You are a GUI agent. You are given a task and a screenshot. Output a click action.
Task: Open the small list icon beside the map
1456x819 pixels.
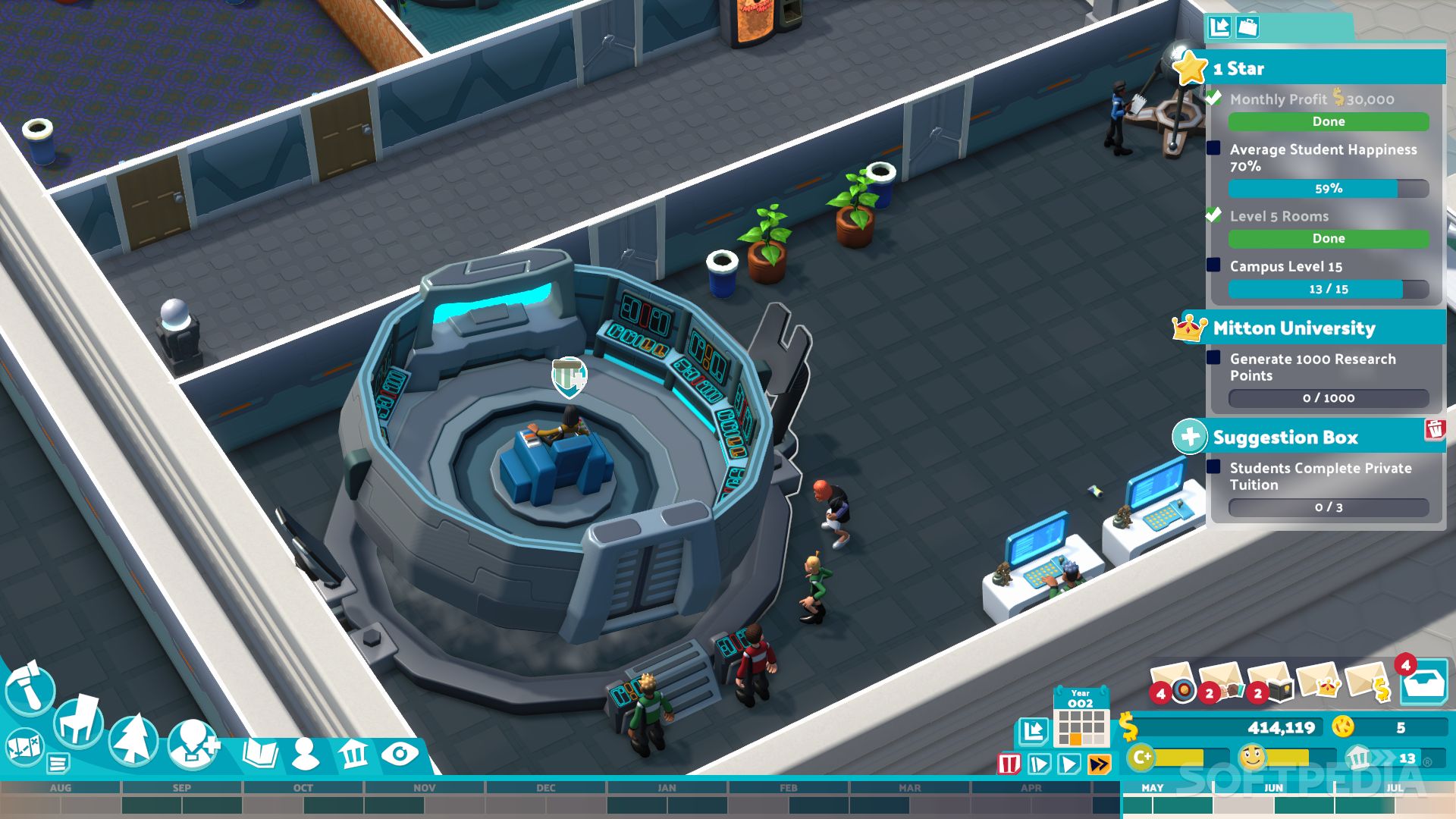coord(58,762)
